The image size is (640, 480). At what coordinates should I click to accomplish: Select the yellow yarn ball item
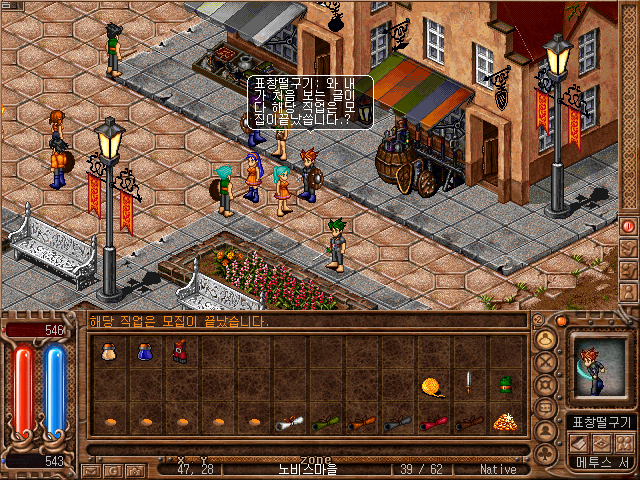click(x=431, y=384)
